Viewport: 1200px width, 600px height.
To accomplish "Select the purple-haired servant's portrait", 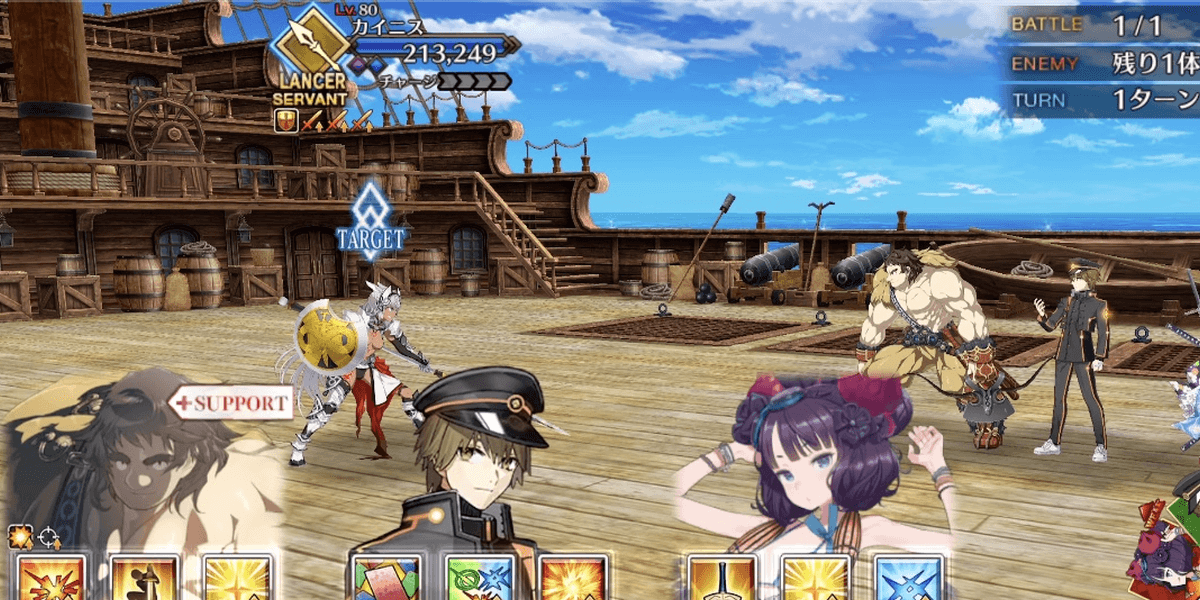I will [810, 460].
